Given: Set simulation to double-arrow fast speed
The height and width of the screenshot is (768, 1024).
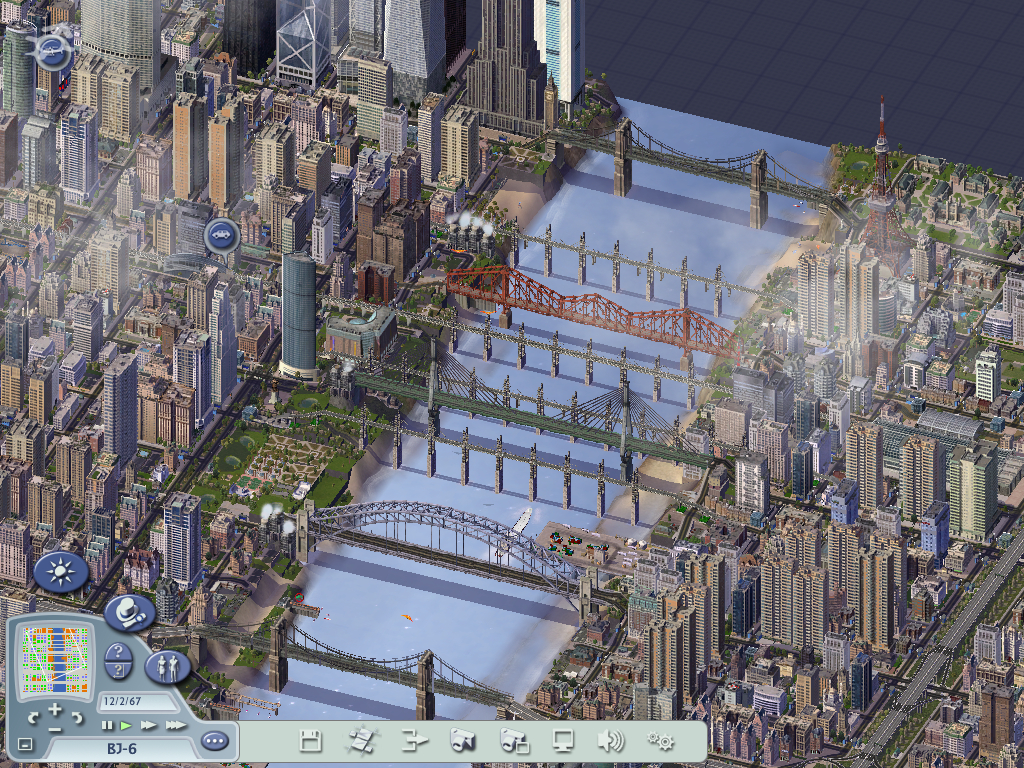Looking at the screenshot, I should [x=148, y=725].
